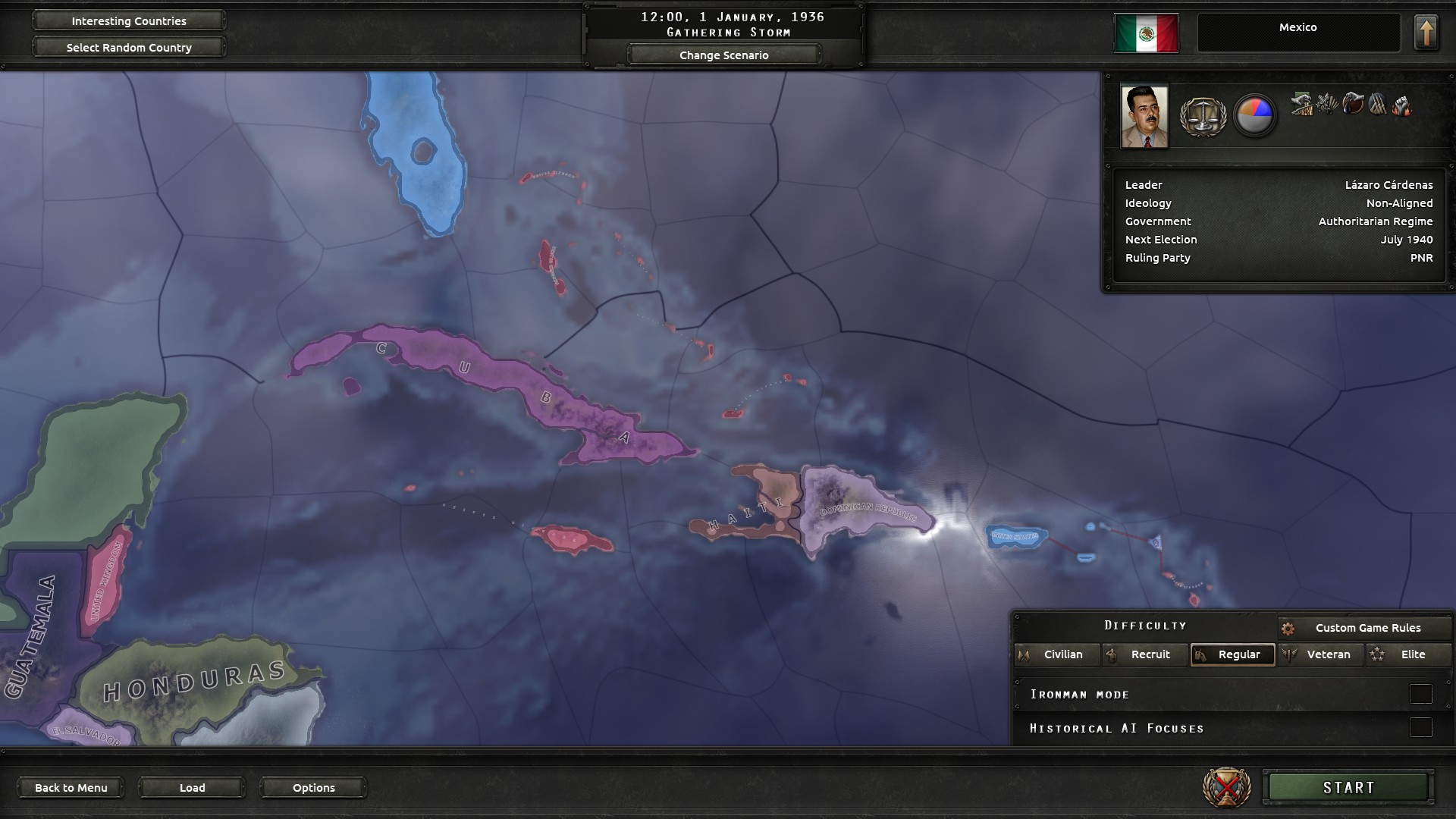The image size is (1456, 819).
Task: Click the gear icon beside Custom Game Rules
Action: click(1288, 627)
